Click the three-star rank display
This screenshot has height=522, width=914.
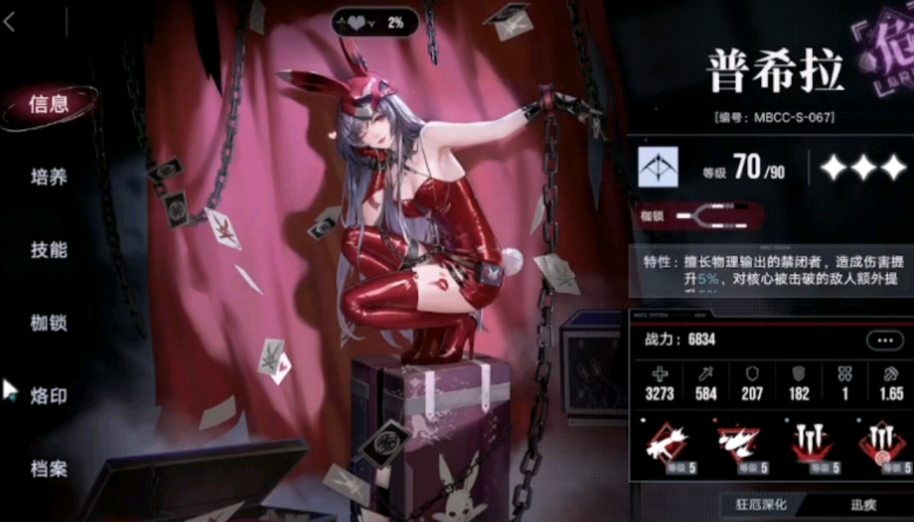point(862,168)
